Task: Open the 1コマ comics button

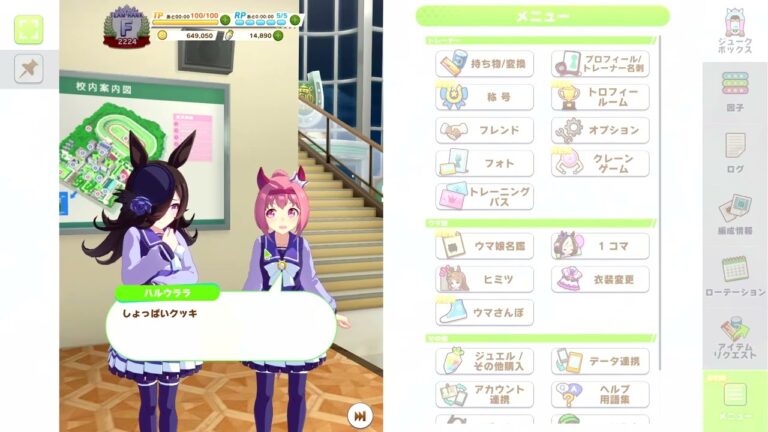Action: tap(600, 246)
